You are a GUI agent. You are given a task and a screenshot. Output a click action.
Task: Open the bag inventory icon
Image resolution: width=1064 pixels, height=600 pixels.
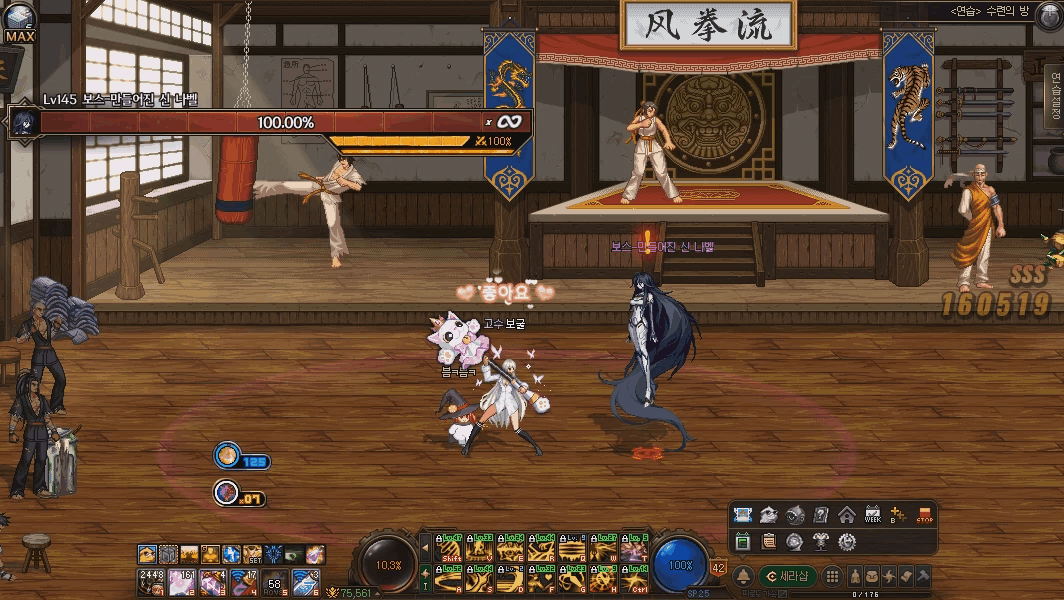tap(872, 577)
